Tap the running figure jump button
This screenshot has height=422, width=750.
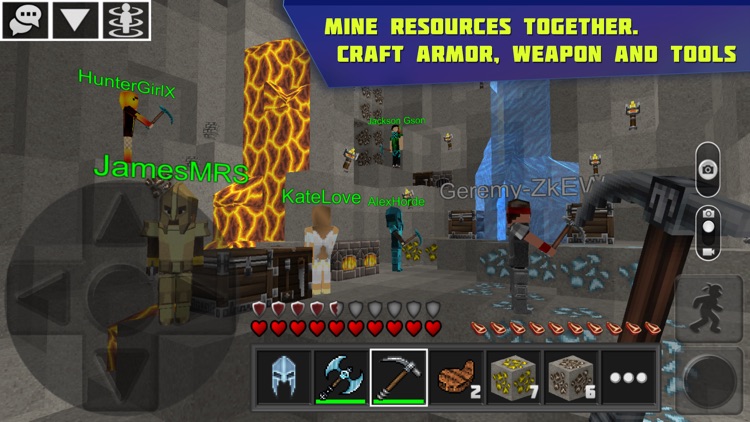[x=709, y=308]
